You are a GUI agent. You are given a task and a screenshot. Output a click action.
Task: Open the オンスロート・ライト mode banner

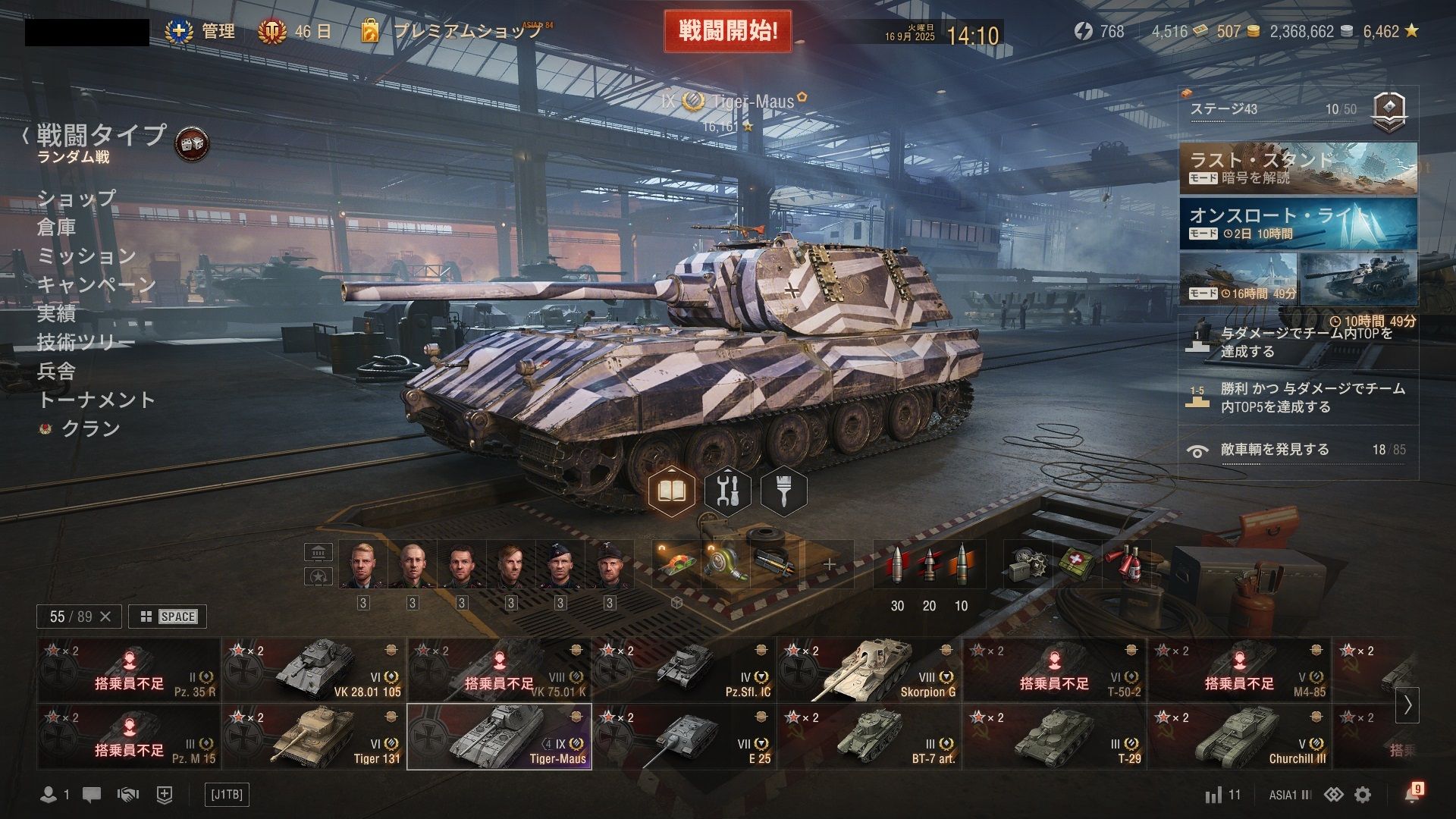pos(1298,224)
